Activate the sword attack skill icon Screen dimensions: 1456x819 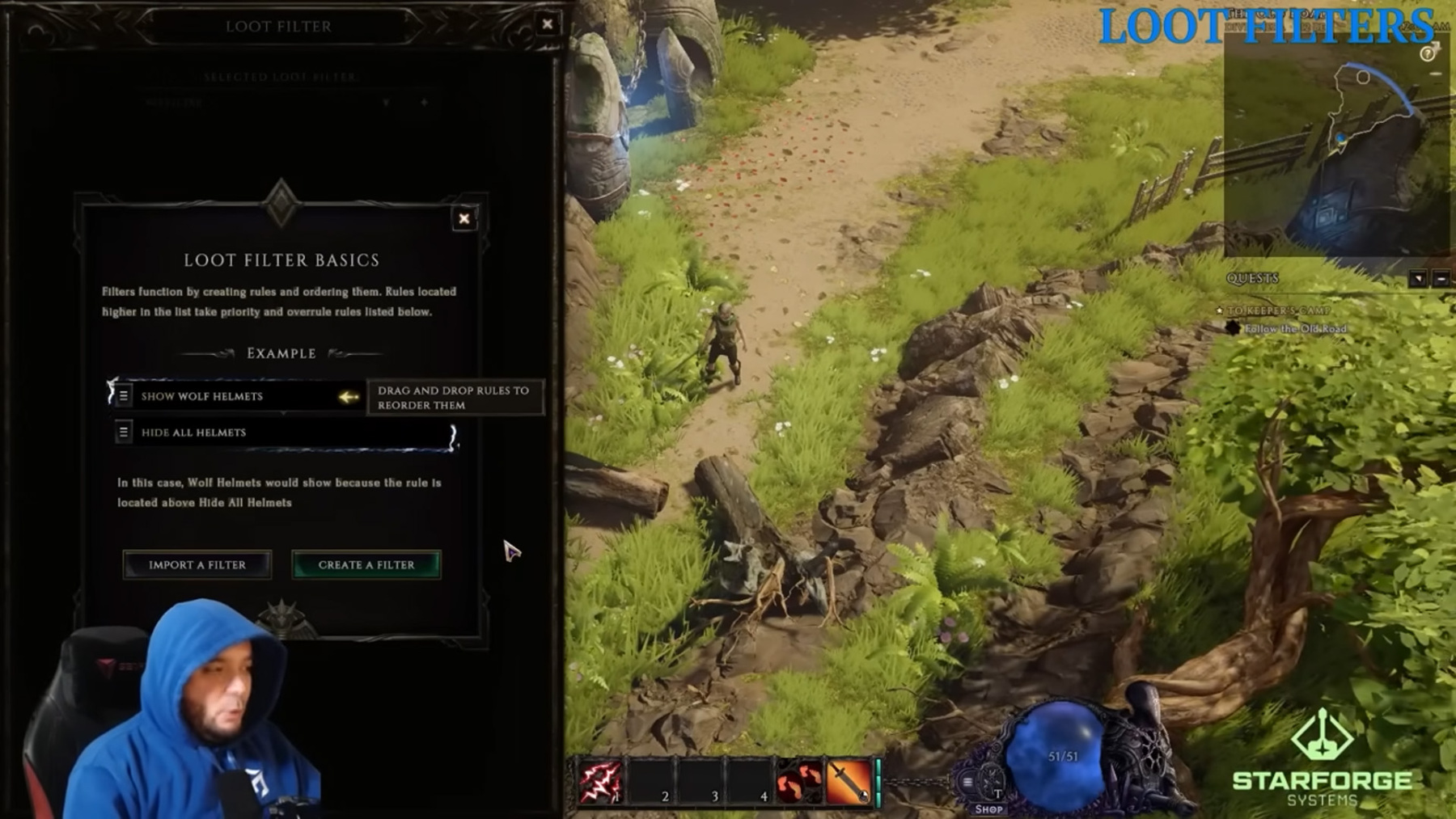point(847,782)
